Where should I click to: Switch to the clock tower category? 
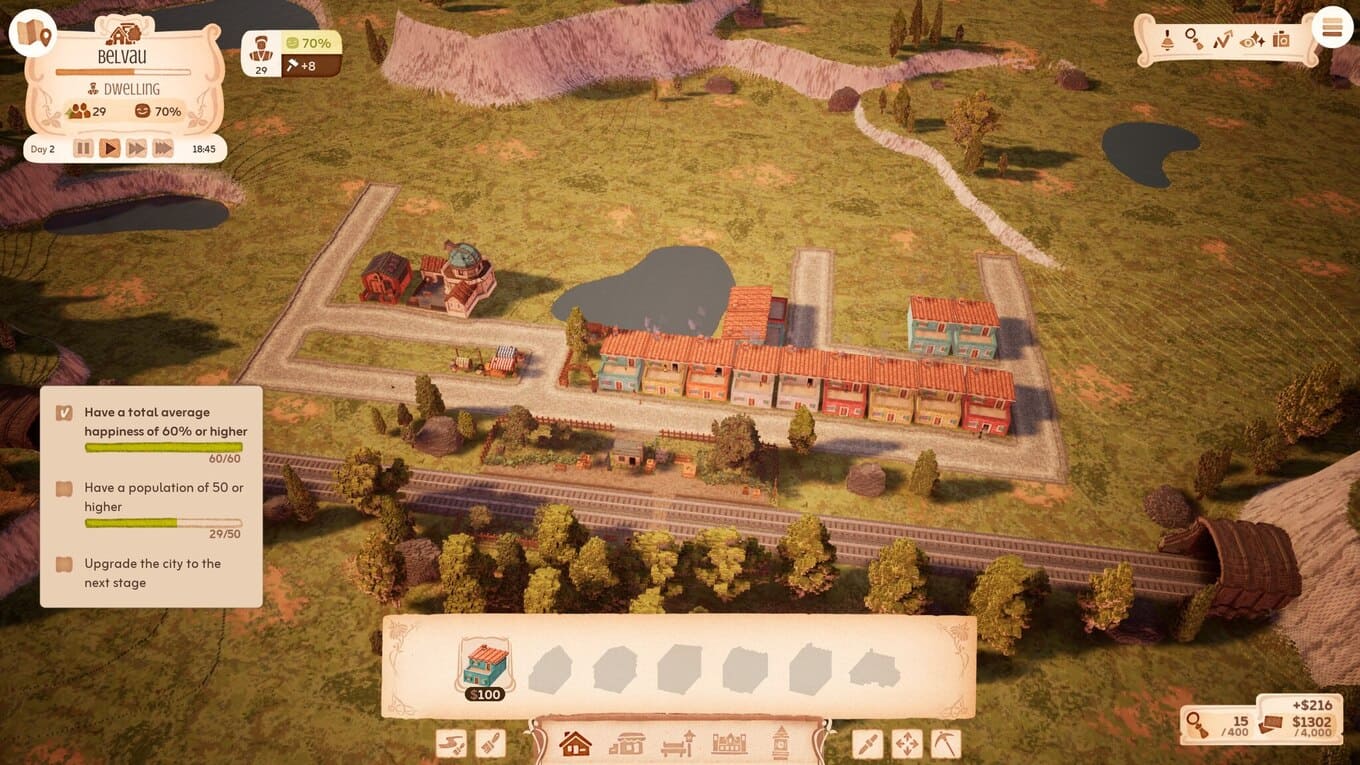pos(780,744)
